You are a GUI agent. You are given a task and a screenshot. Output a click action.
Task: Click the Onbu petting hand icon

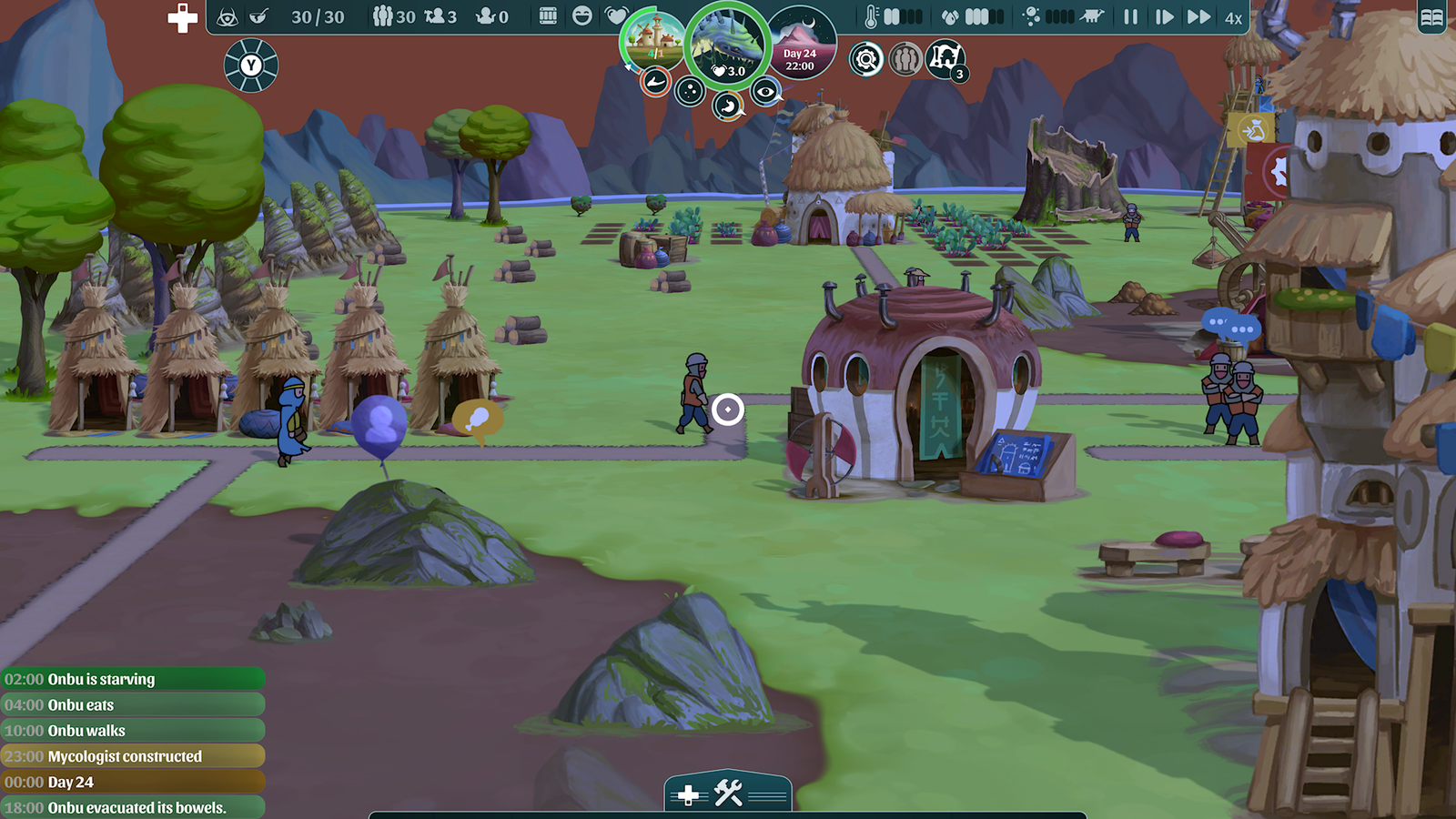pyautogui.click(x=654, y=83)
